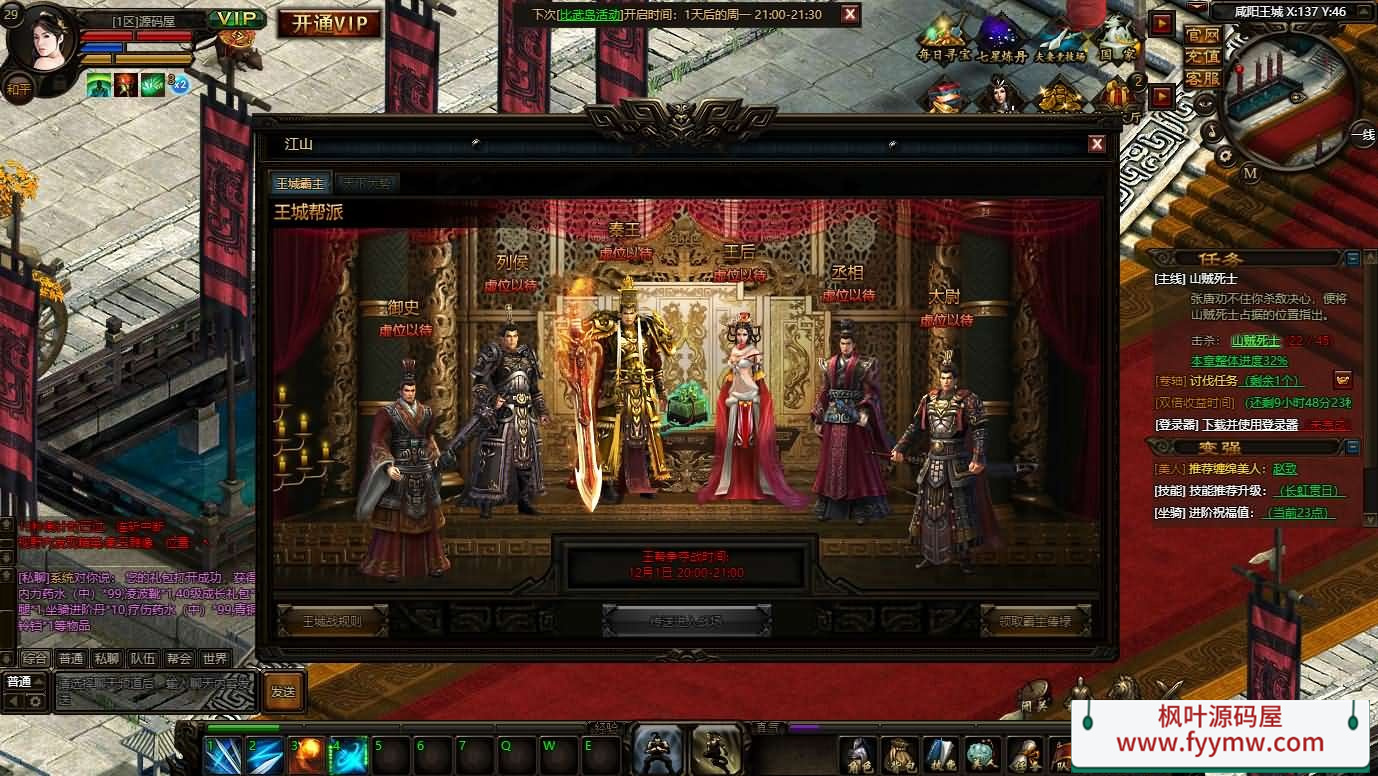This screenshot has height=776, width=1378.
Task: Open the 国家 nation icon
Action: tap(1118, 40)
